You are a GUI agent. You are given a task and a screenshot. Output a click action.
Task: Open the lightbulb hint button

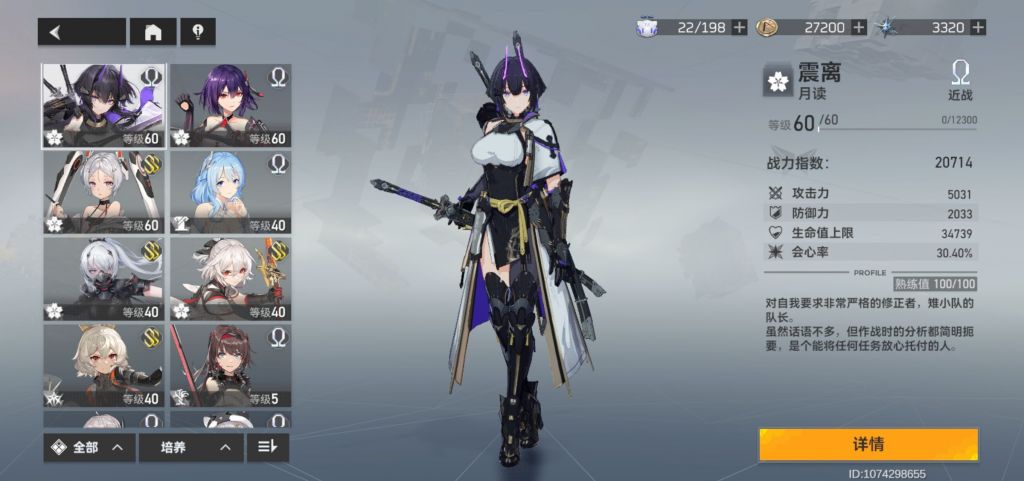coord(198,32)
